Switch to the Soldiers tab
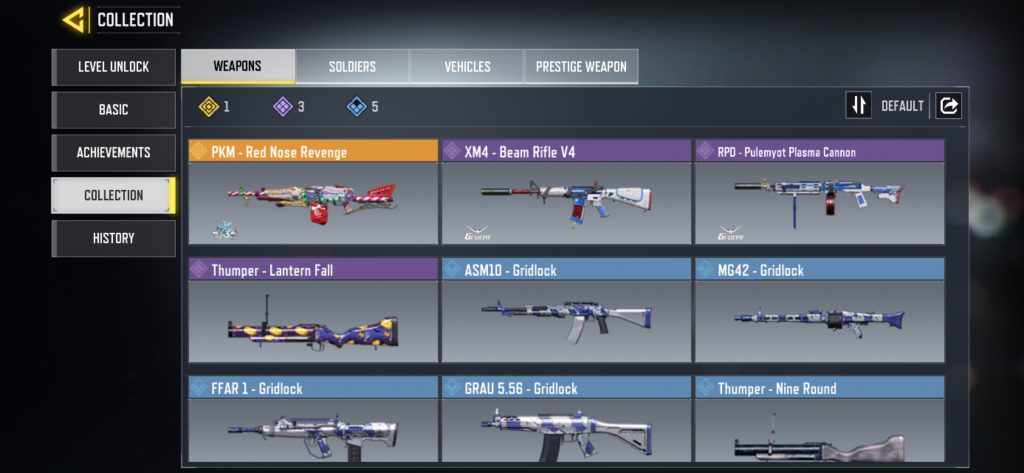Viewport: 1024px width, 473px height. click(352, 67)
